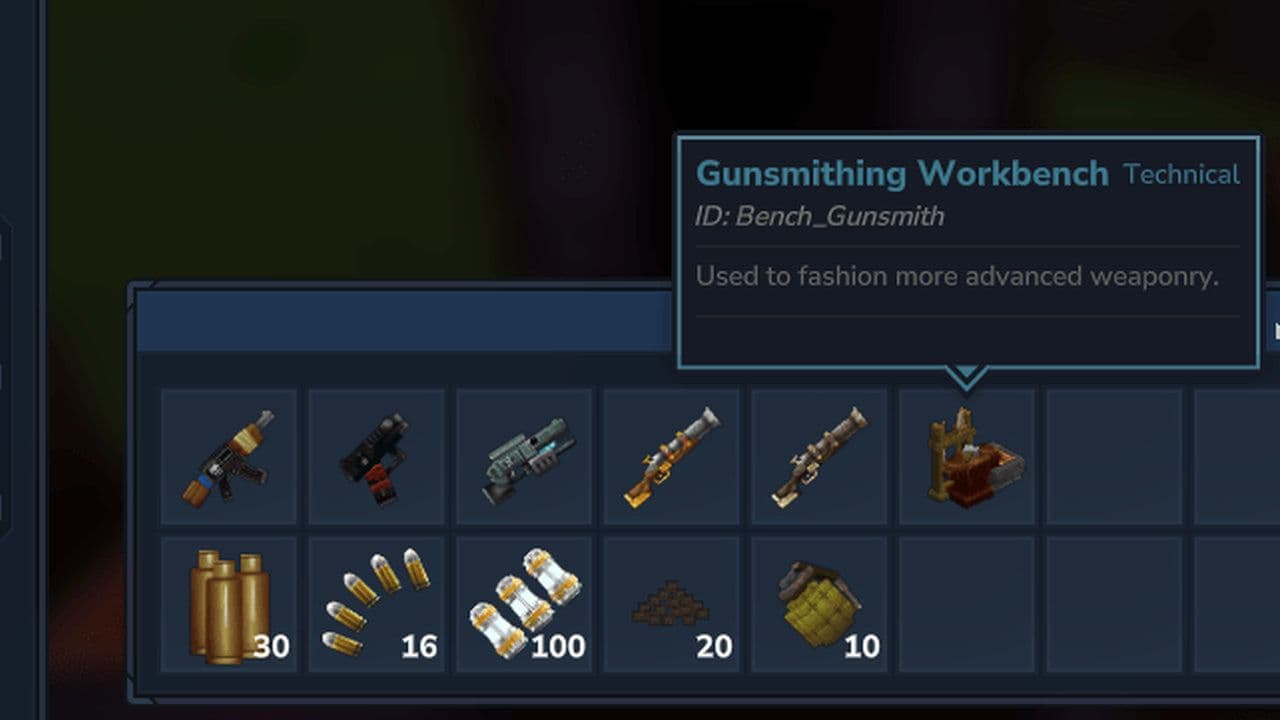Select the stack of 30 bullet casings
Viewport: 1280px width, 720px height.
click(x=228, y=602)
